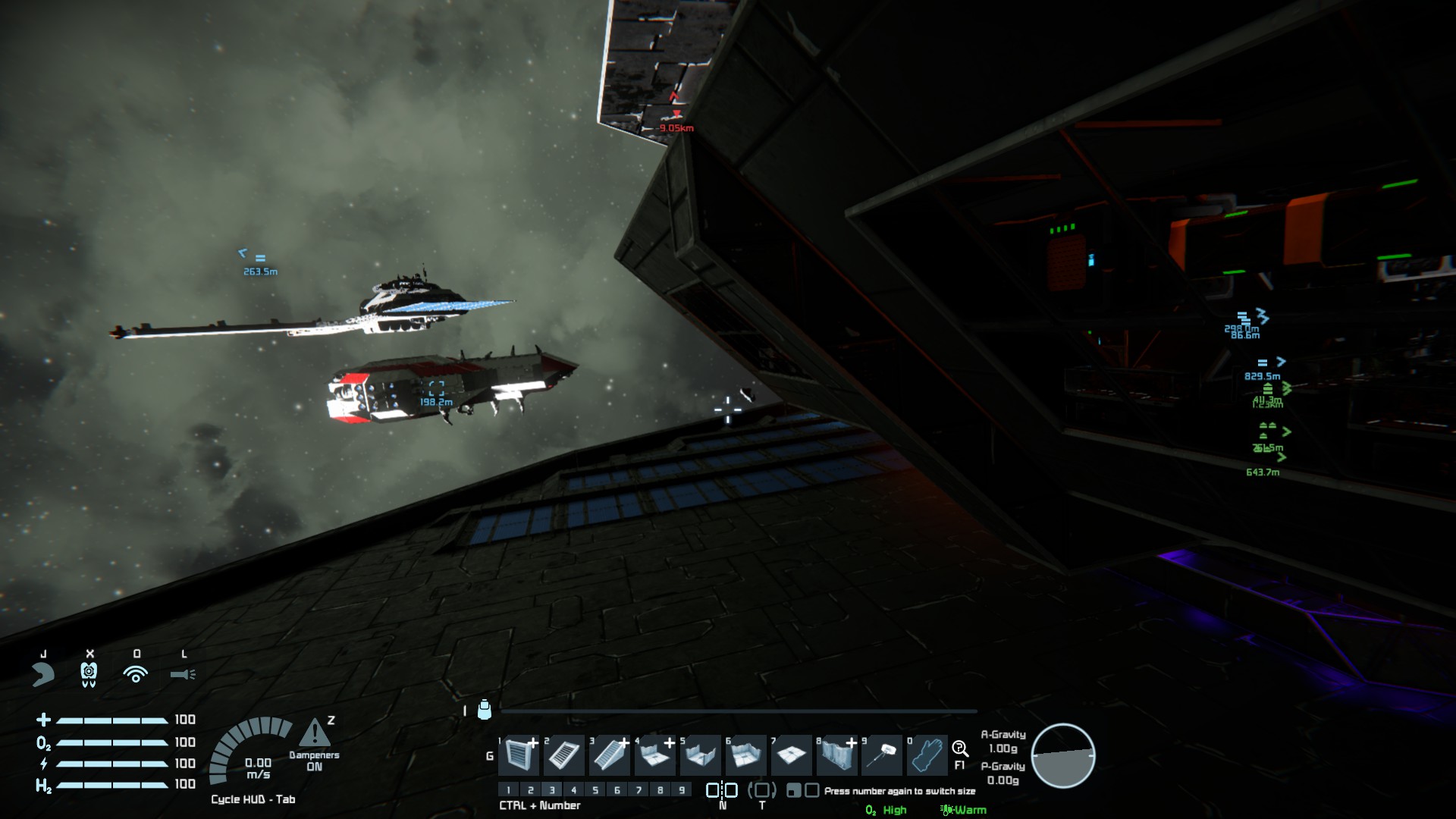The height and width of the screenshot is (819, 1456).
Task: Choose the flat grate panel in slot 2
Action: [x=564, y=755]
